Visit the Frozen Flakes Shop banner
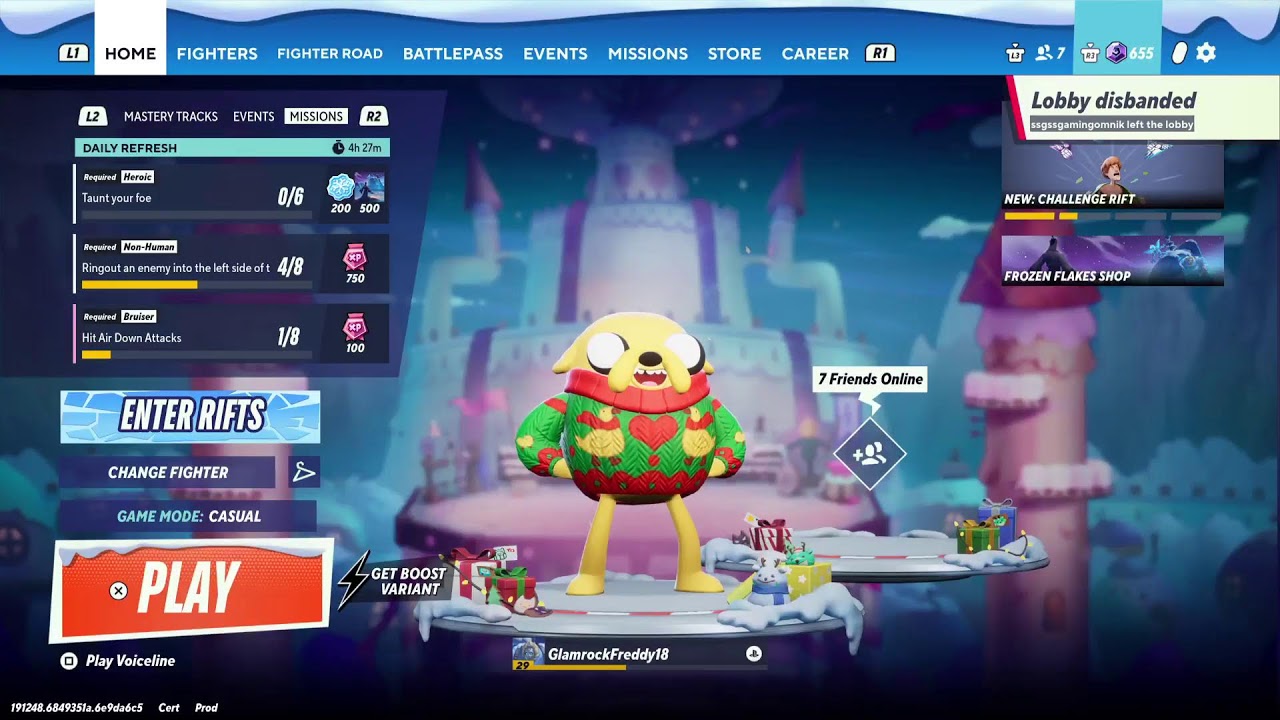Screen dimensions: 1280x720 click(x=1112, y=261)
